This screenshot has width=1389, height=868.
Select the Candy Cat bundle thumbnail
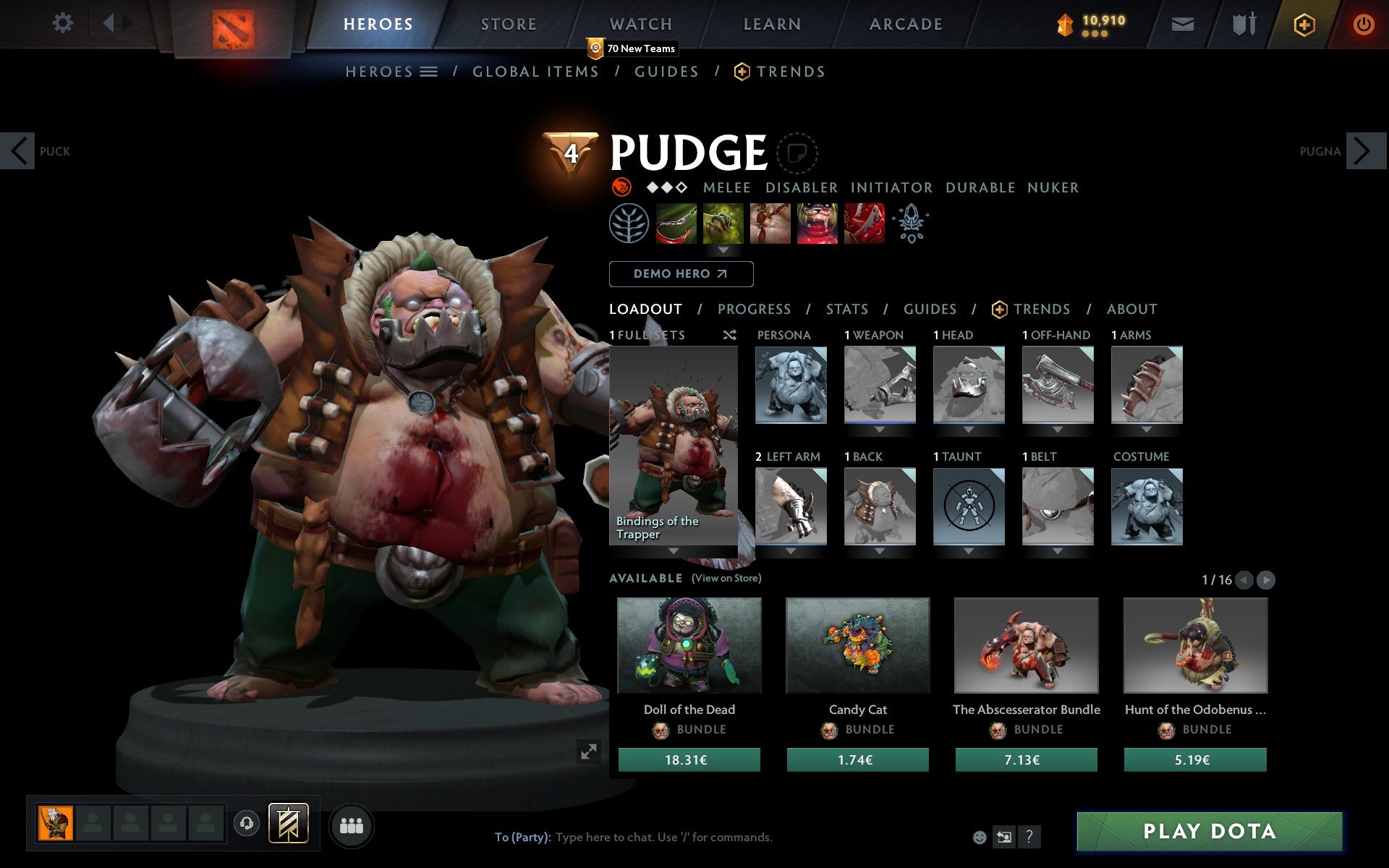[857, 646]
